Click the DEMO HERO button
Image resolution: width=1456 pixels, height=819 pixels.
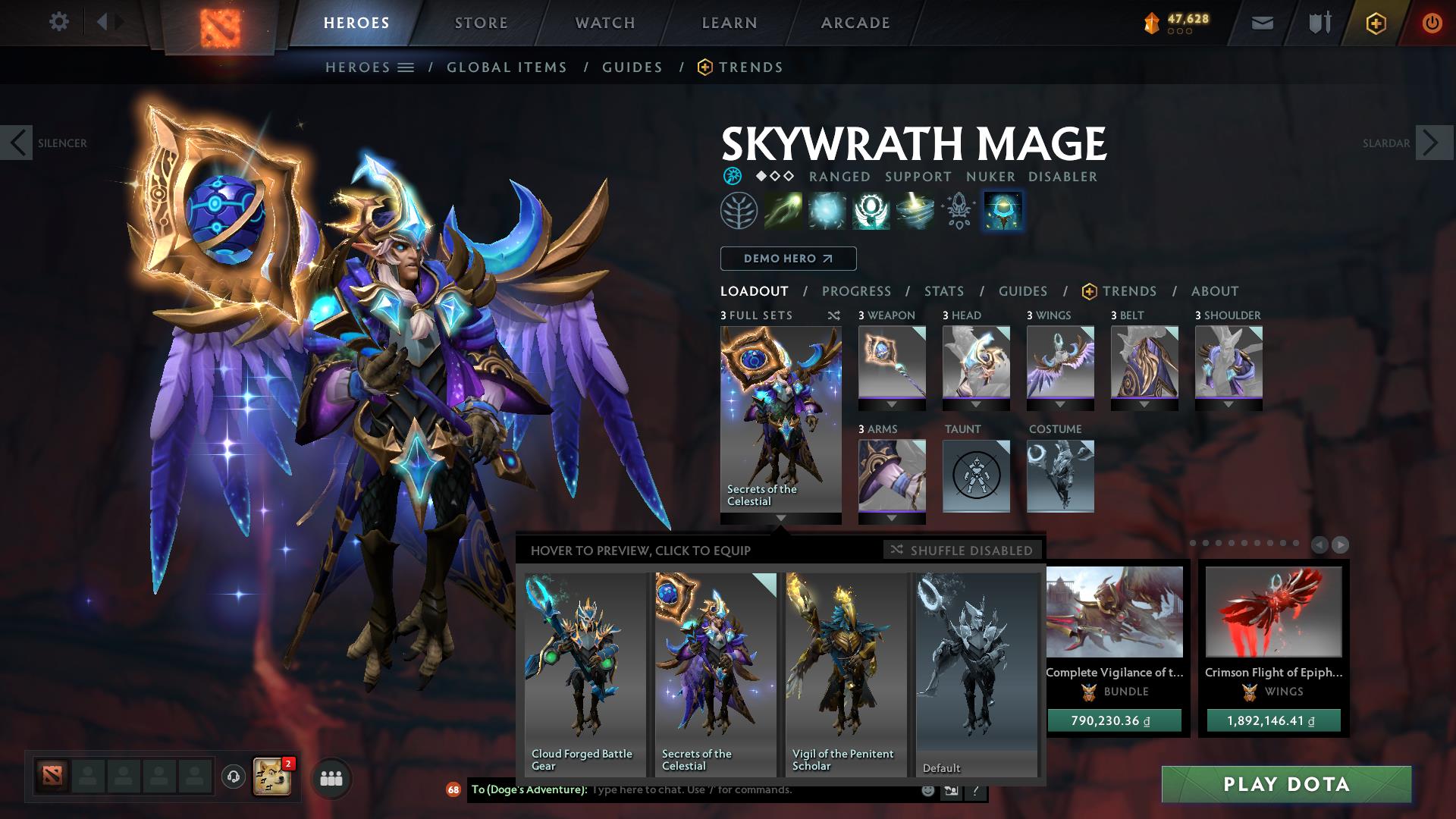click(788, 259)
